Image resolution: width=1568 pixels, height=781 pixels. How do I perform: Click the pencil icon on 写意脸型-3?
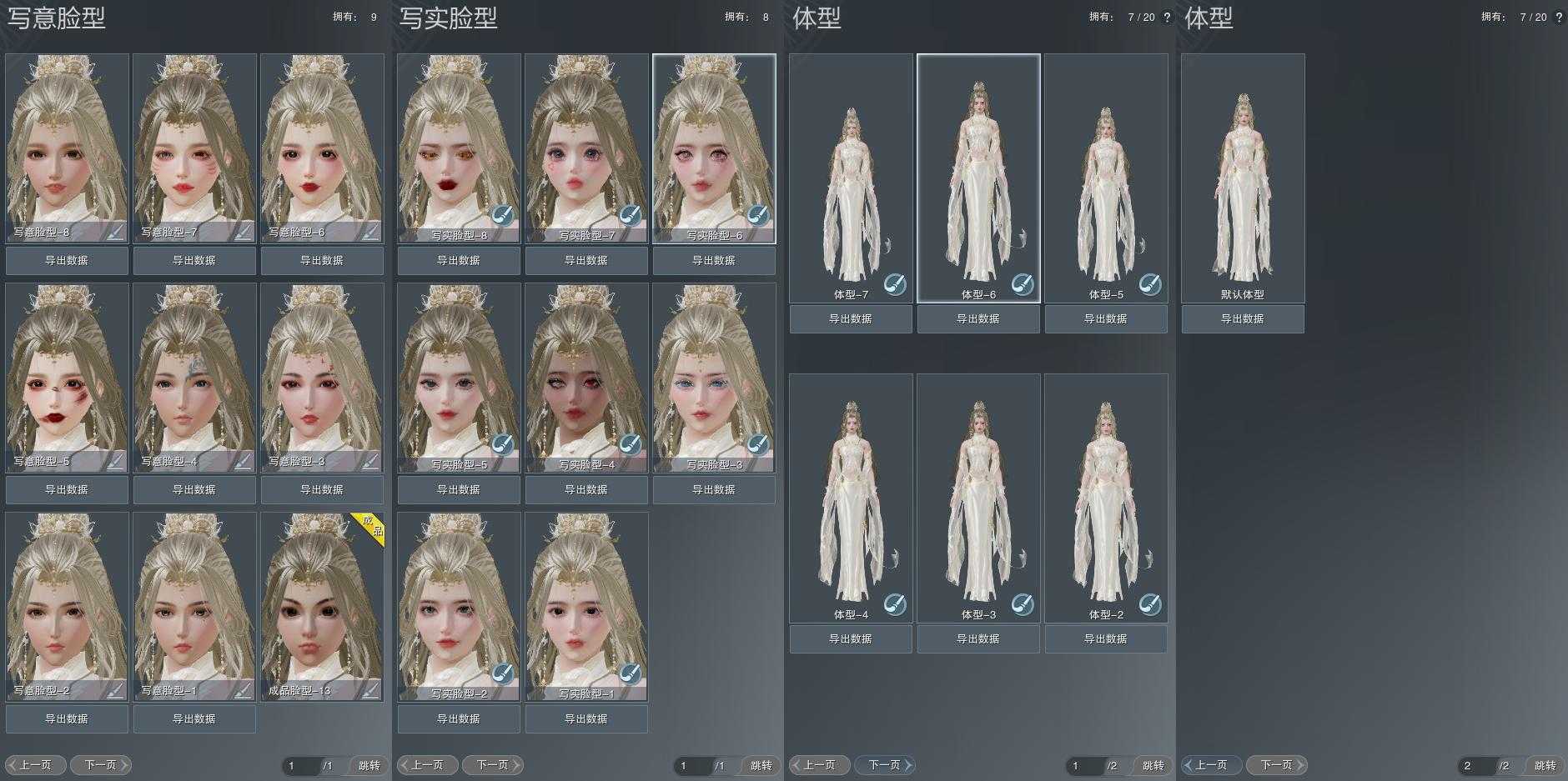click(369, 460)
